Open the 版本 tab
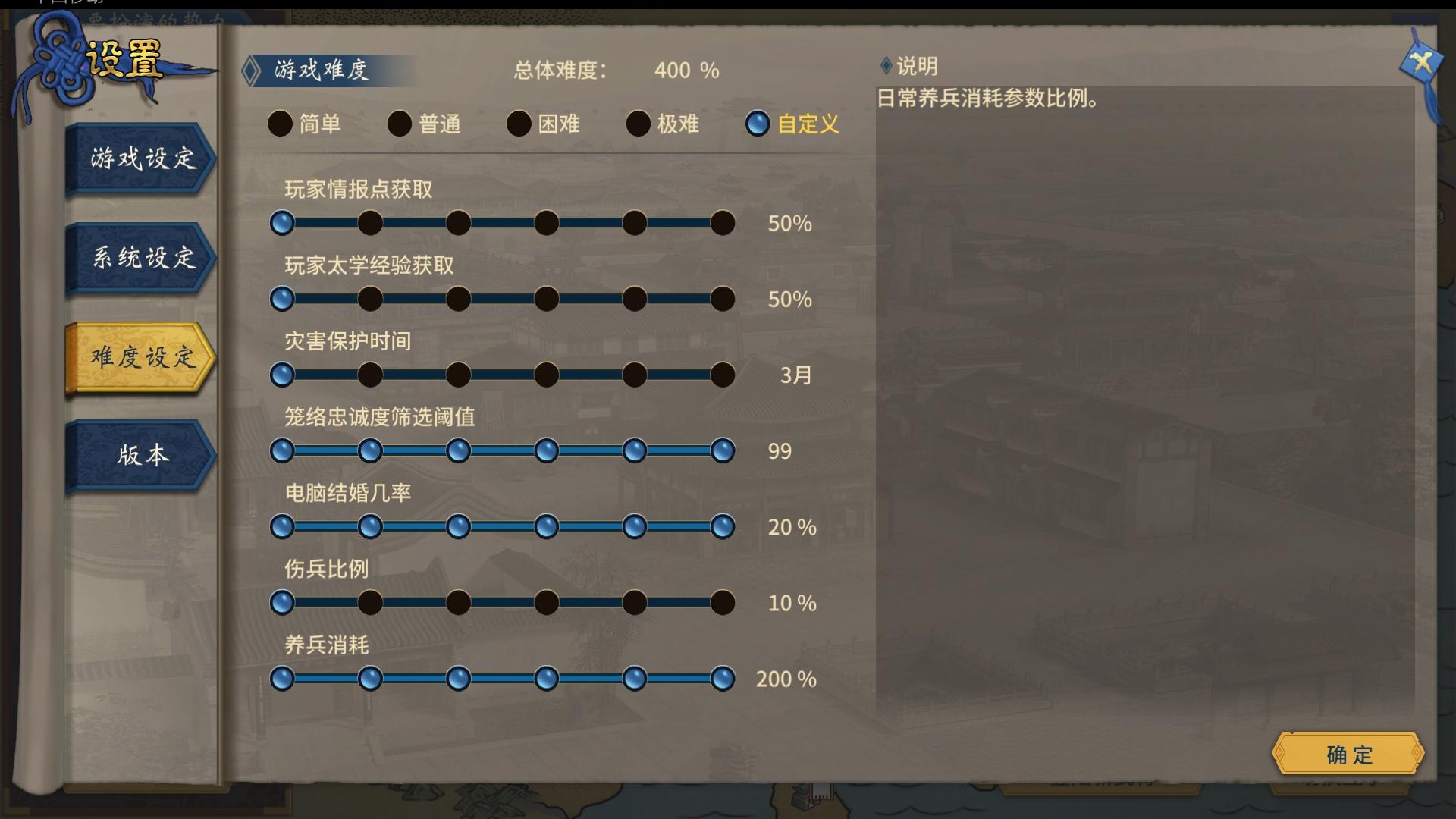 coord(141,456)
